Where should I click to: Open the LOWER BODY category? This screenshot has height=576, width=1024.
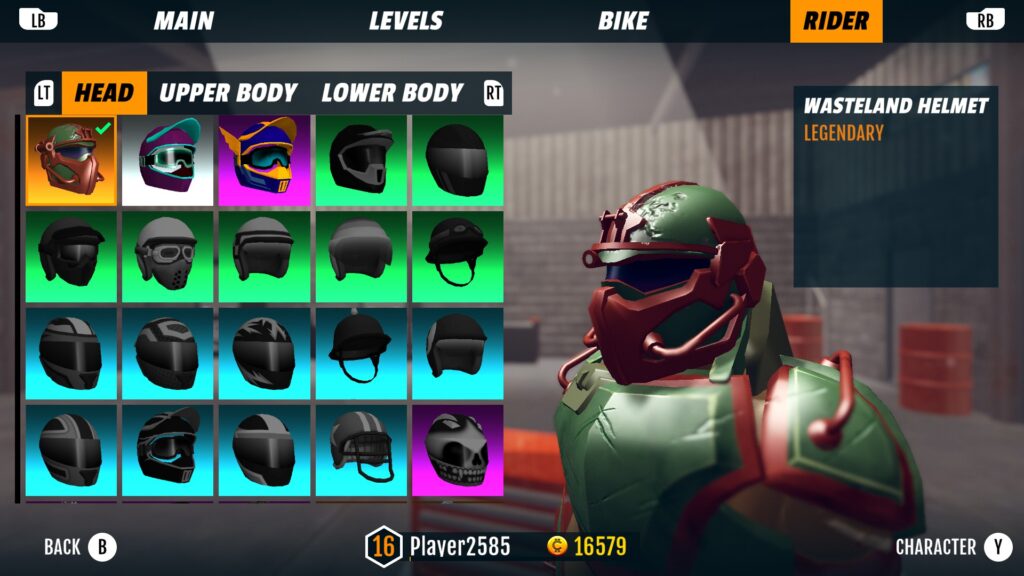point(392,93)
